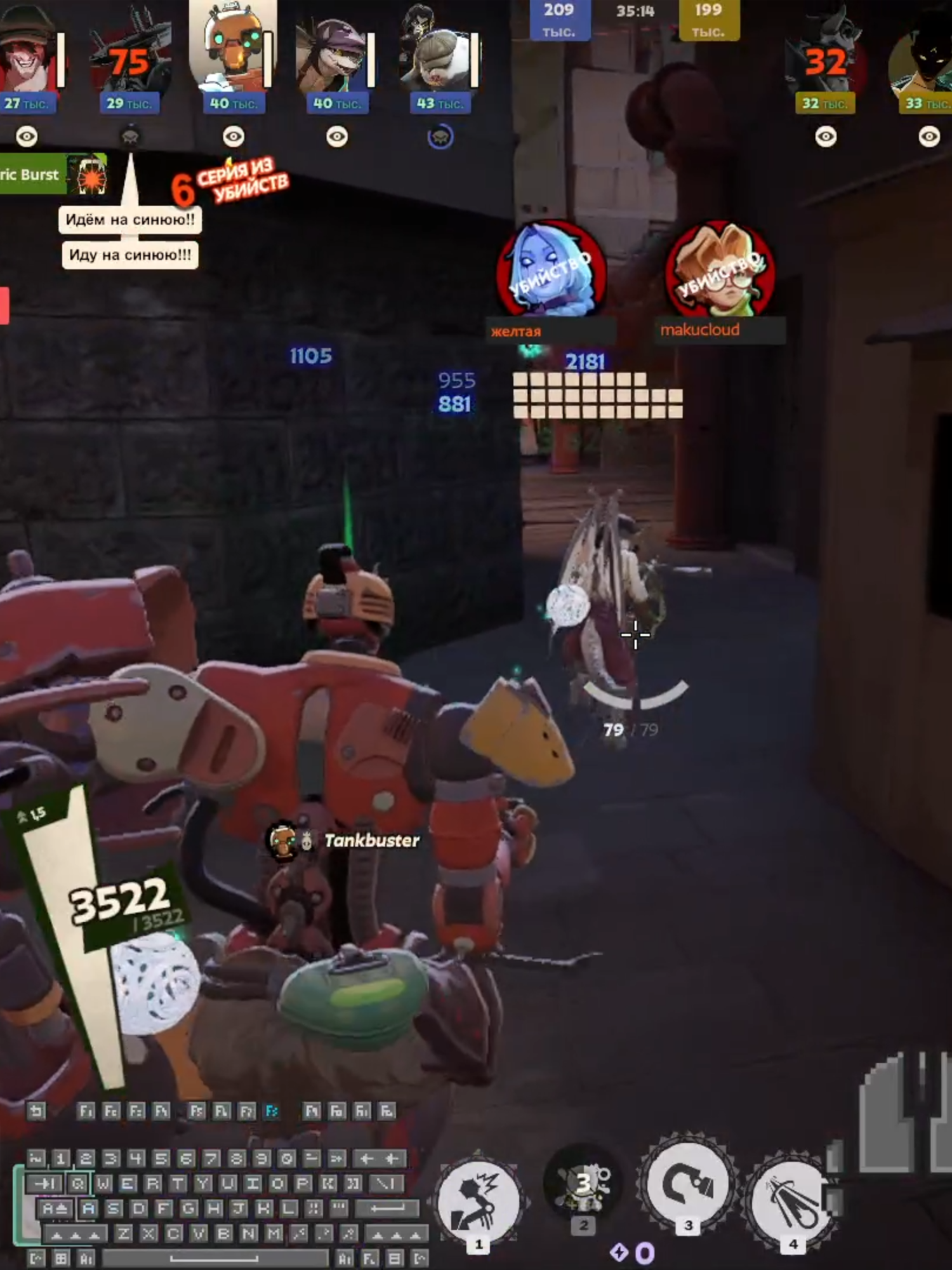
Task: Toggle the eye icon under the cat portrait with 40 тыс.
Action: (x=335, y=135)
